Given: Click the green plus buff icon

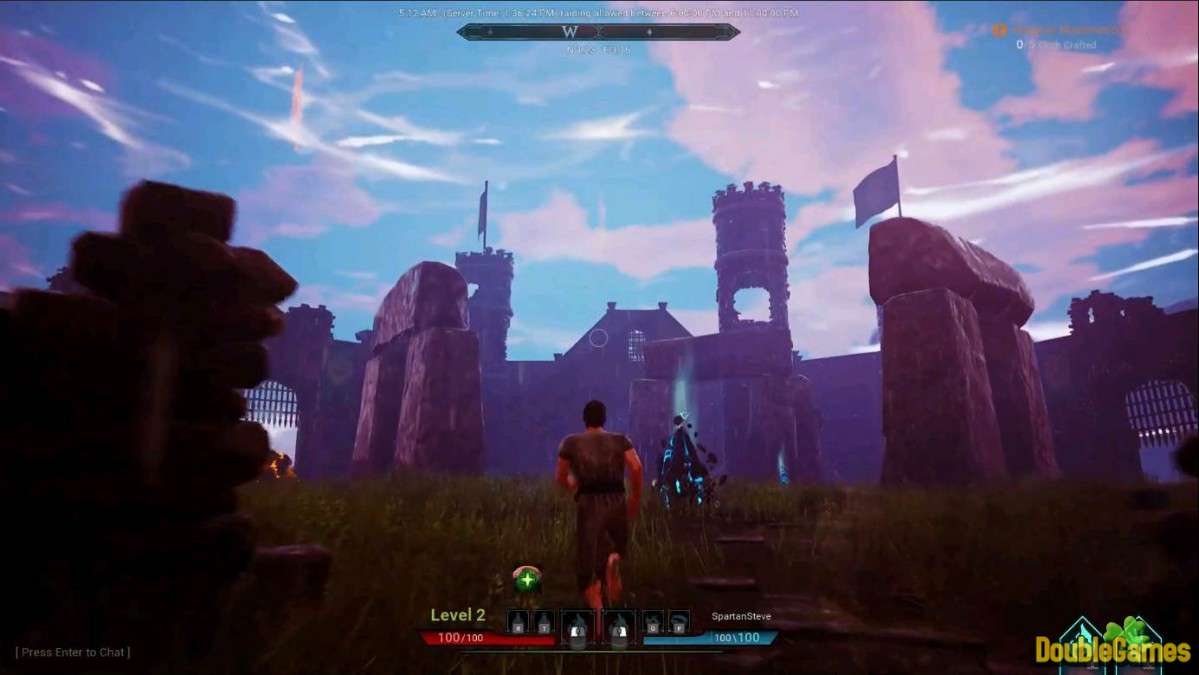Looking at the screenshot, I should coord(527,579).
